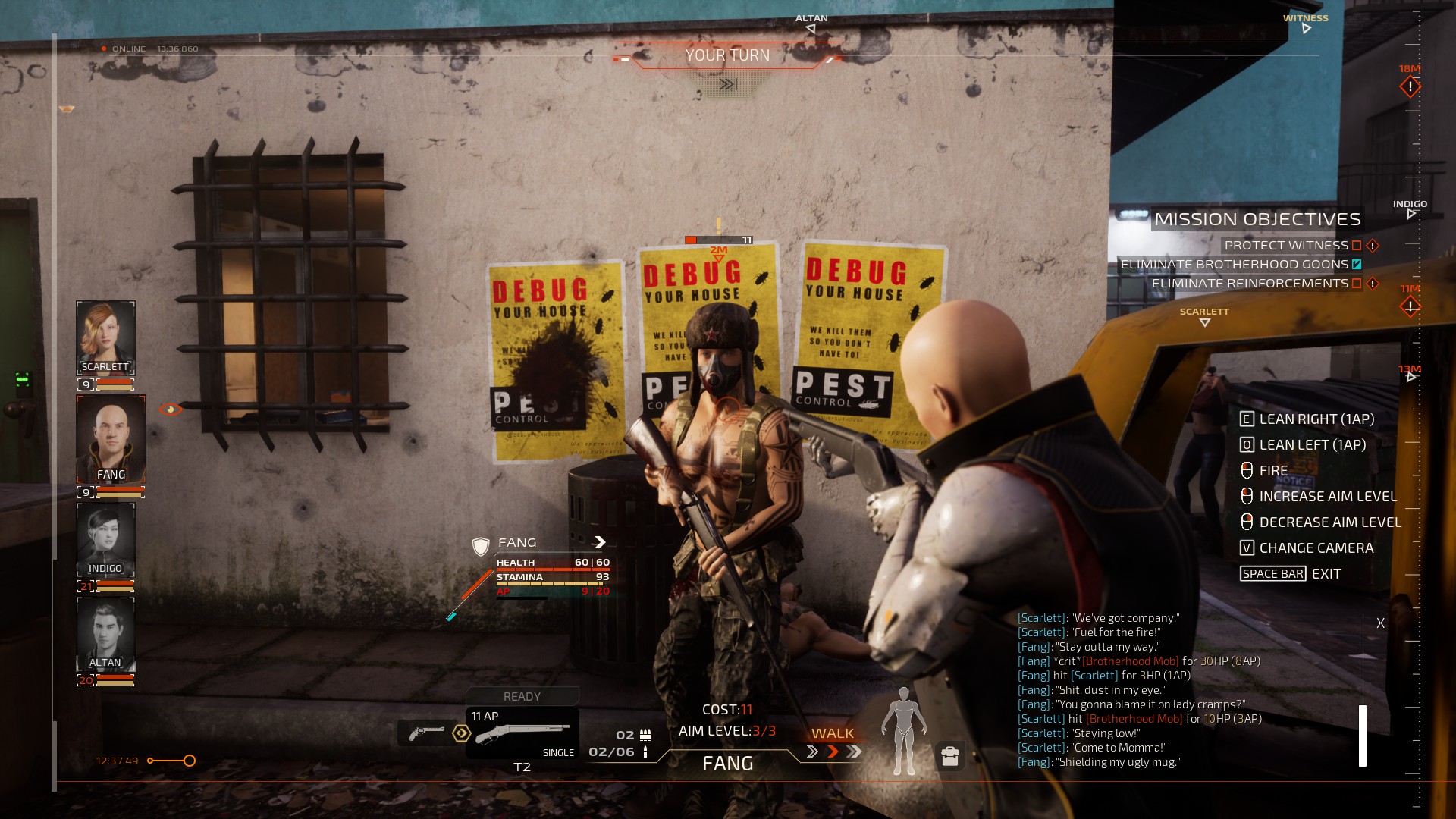1456x819 pixels.
Task: Click the Fire action entry
Action: coord(1273,471)
